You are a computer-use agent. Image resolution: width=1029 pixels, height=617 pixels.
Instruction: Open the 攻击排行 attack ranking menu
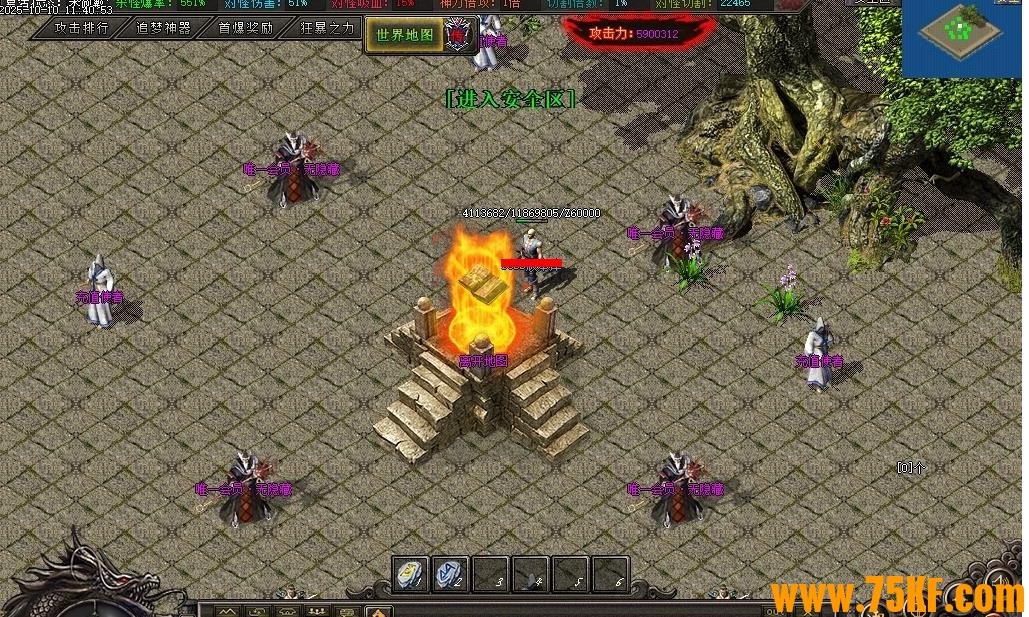82,28
